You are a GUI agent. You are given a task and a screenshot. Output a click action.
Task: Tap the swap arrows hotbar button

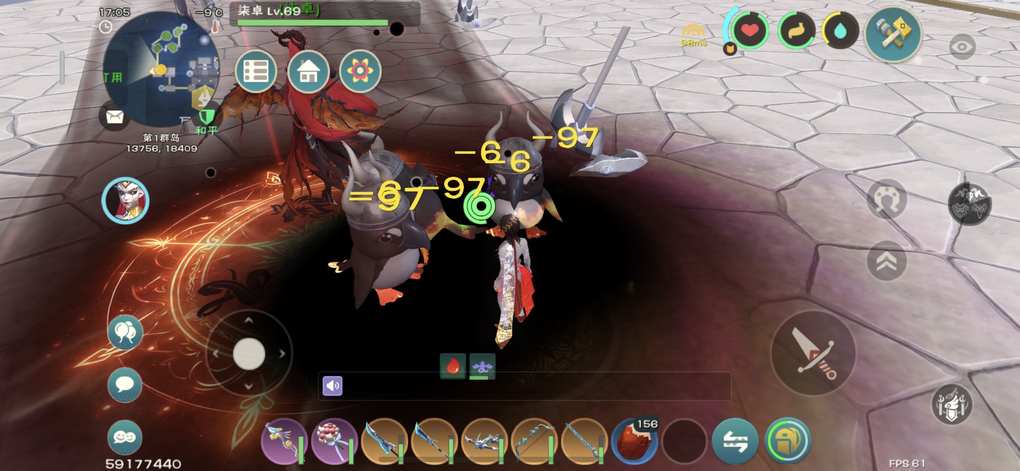(x=735, y=441)
